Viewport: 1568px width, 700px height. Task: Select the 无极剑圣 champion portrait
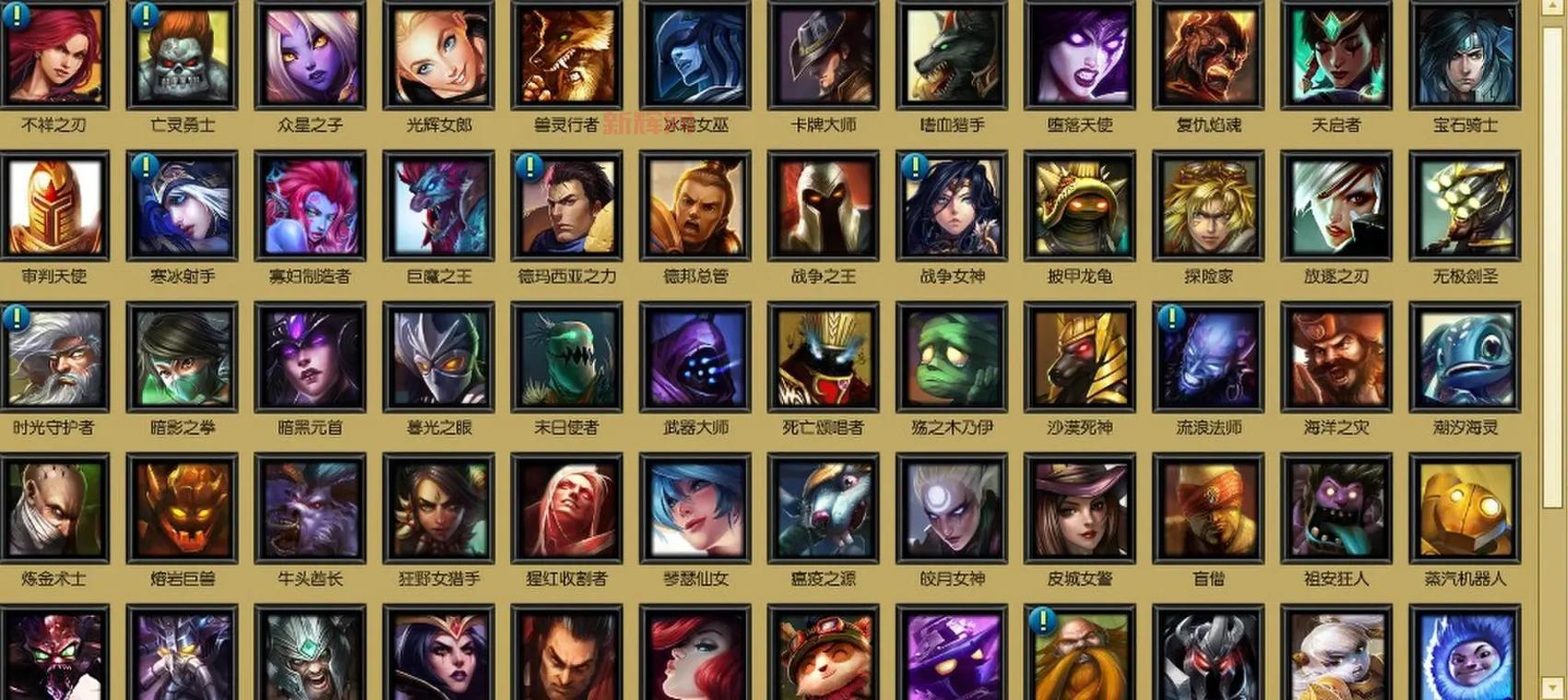[1463, 207]
